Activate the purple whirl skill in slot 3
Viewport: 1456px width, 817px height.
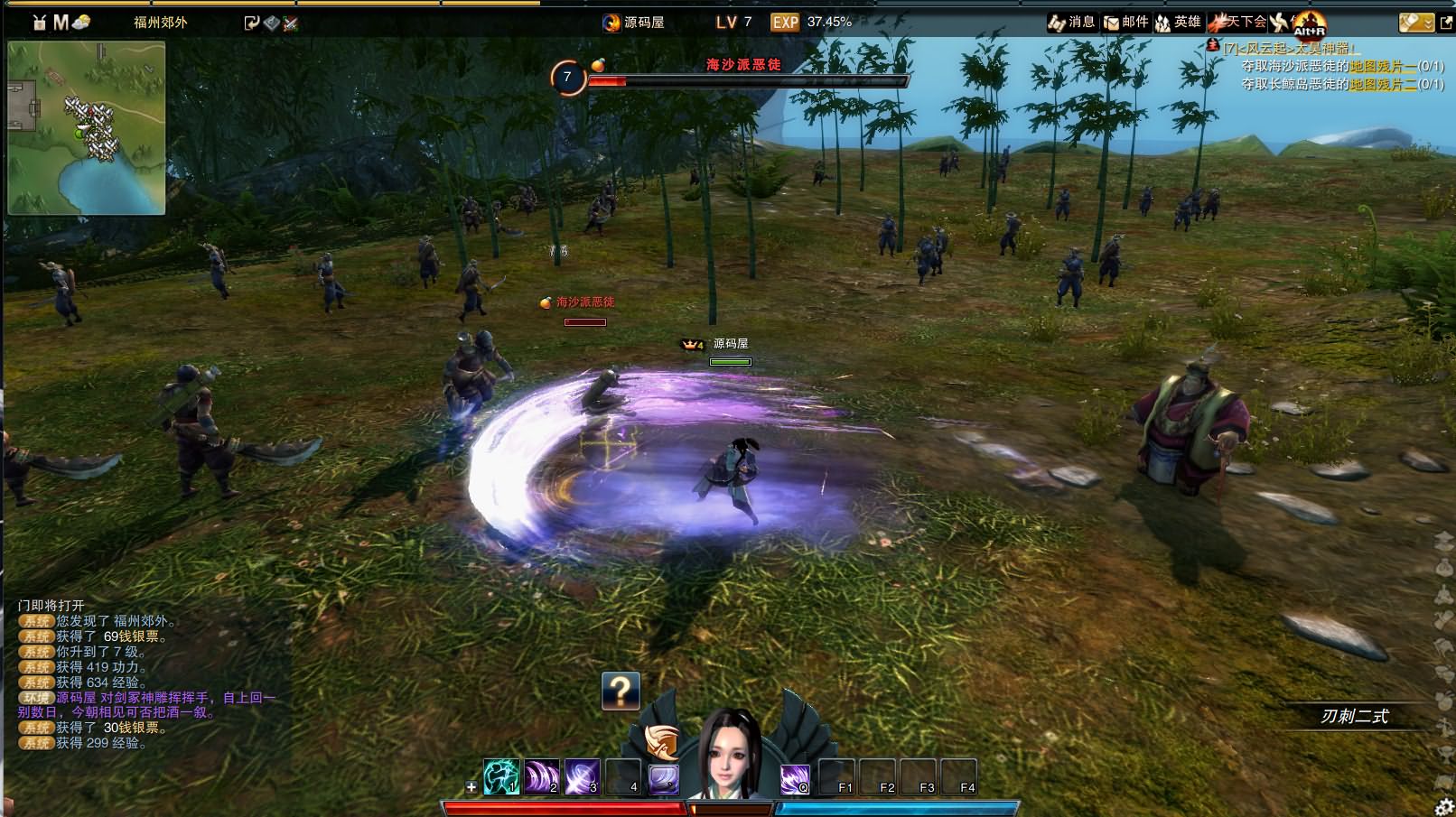pyautogui.click(x=582, y=776)
